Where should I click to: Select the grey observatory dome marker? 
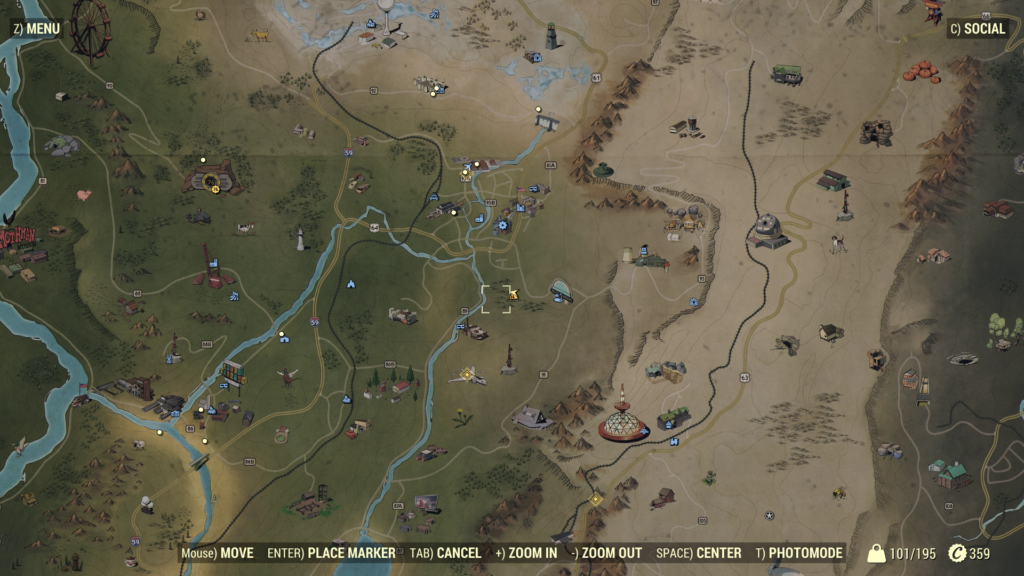(768, 230)
